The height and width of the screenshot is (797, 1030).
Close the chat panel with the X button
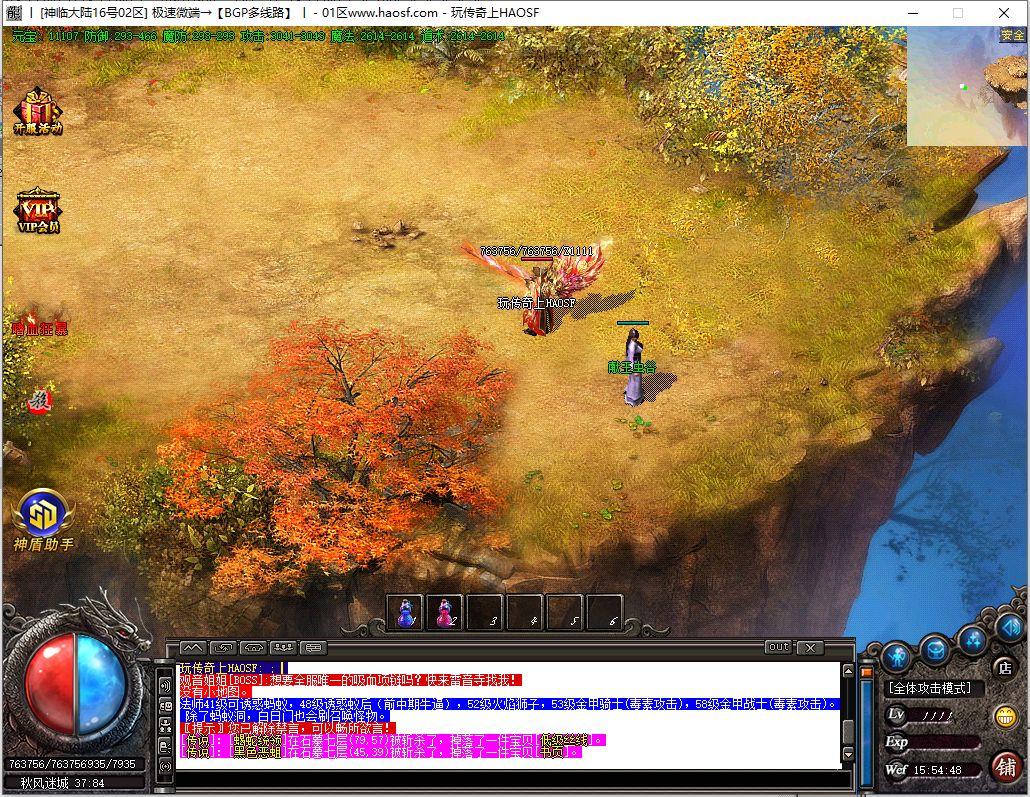[809, 647]
